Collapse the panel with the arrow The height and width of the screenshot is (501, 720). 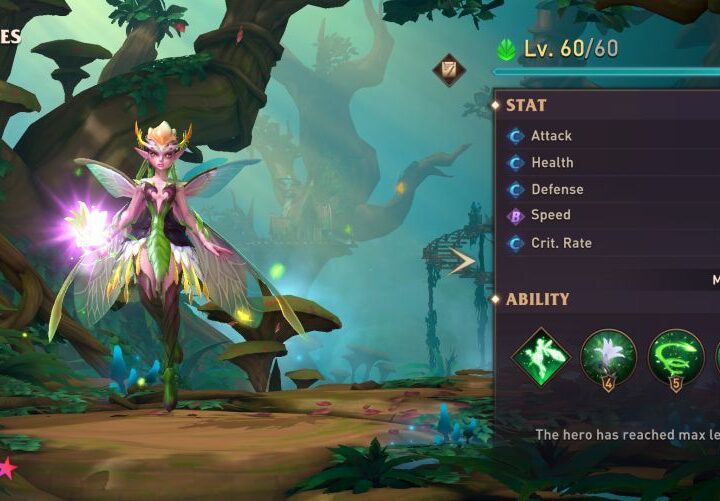coord(462,262)
